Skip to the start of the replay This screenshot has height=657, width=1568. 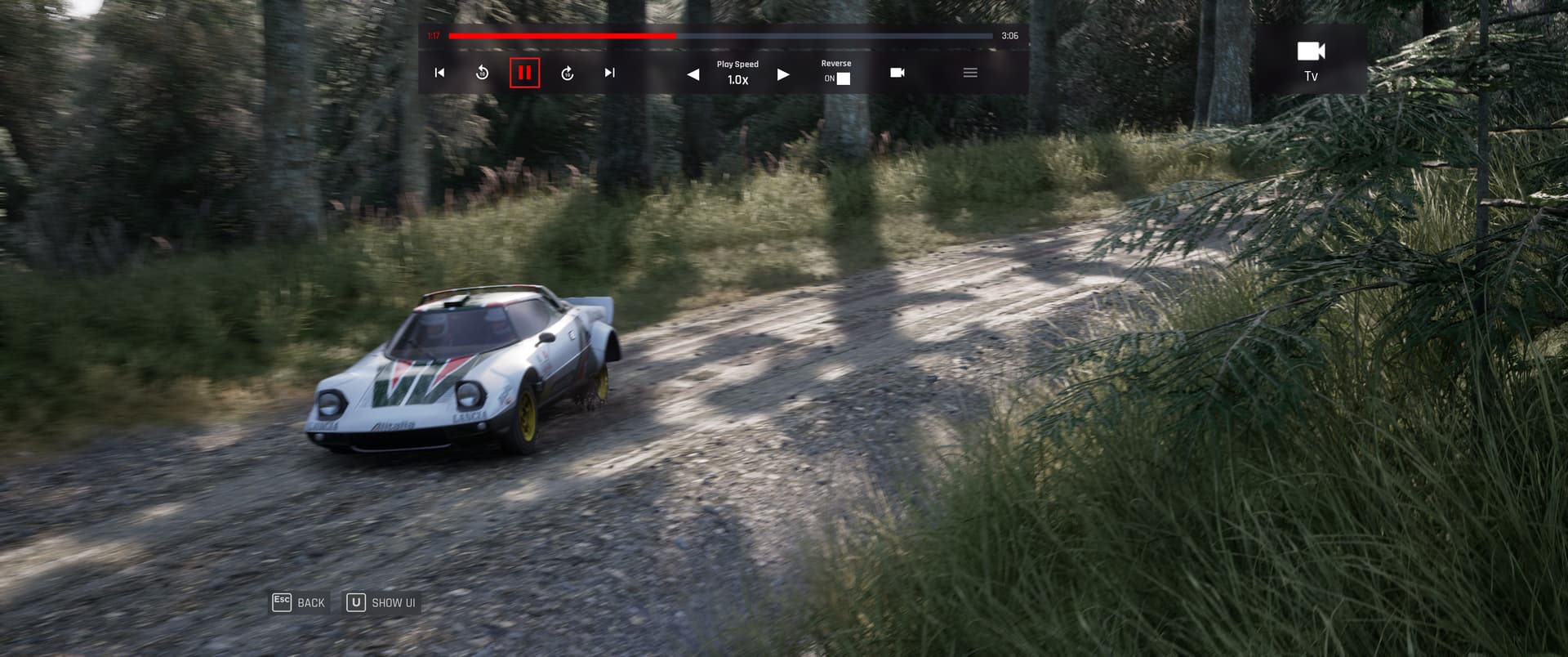pyautogui.click(x=439, y=73)
